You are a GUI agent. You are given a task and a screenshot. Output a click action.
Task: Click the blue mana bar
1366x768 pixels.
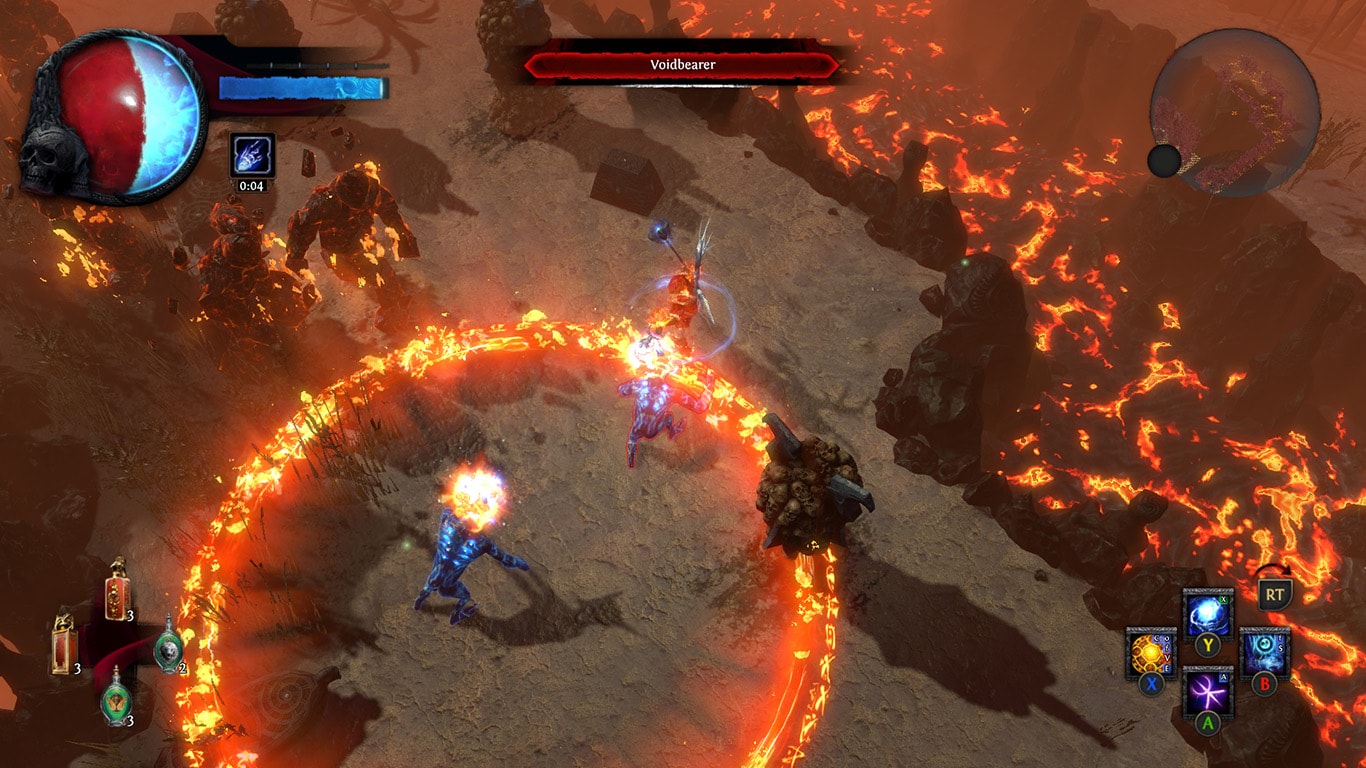(x=300, y=85)
